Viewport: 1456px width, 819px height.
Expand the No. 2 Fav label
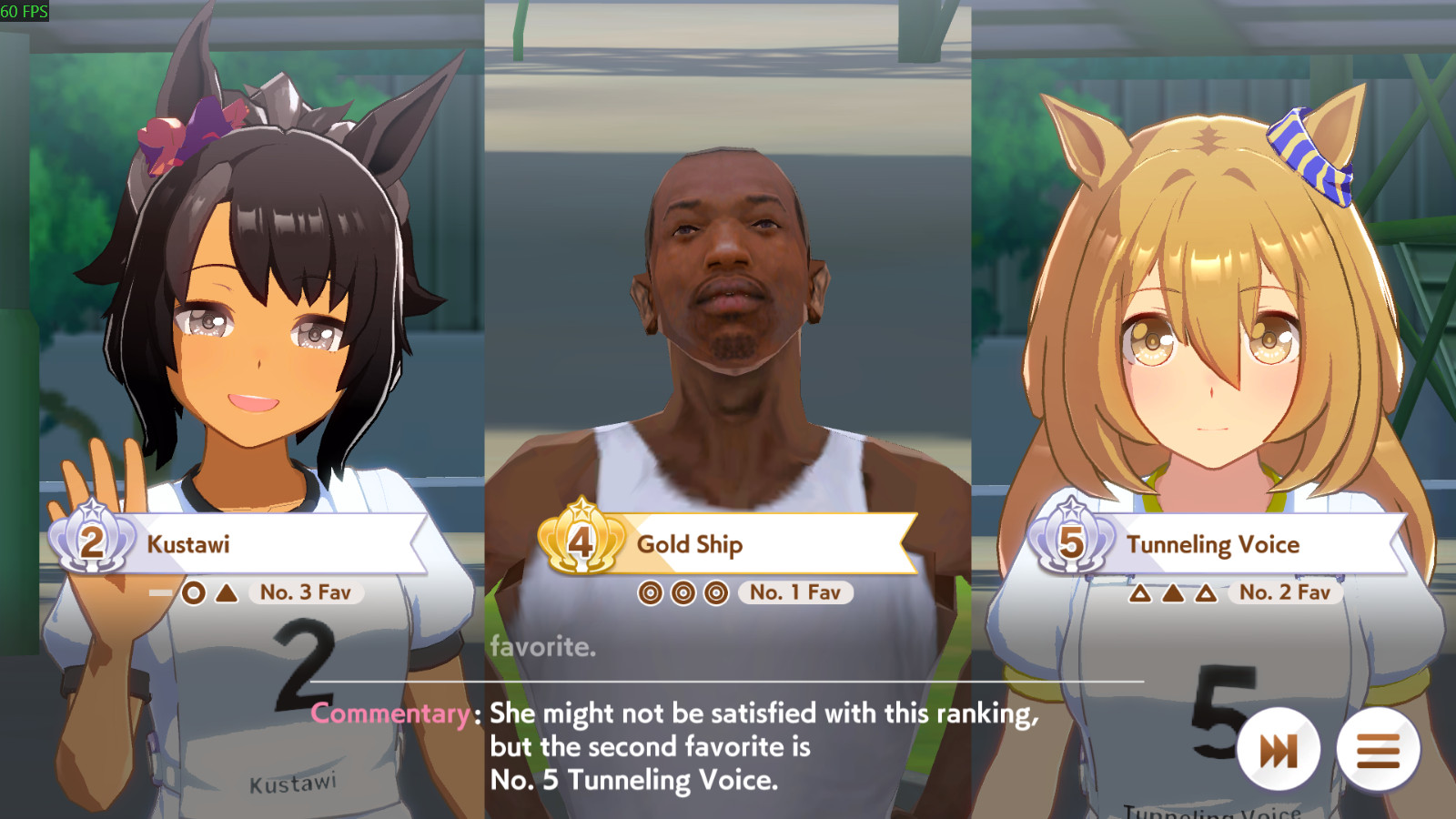click(x=1285, y=591)
